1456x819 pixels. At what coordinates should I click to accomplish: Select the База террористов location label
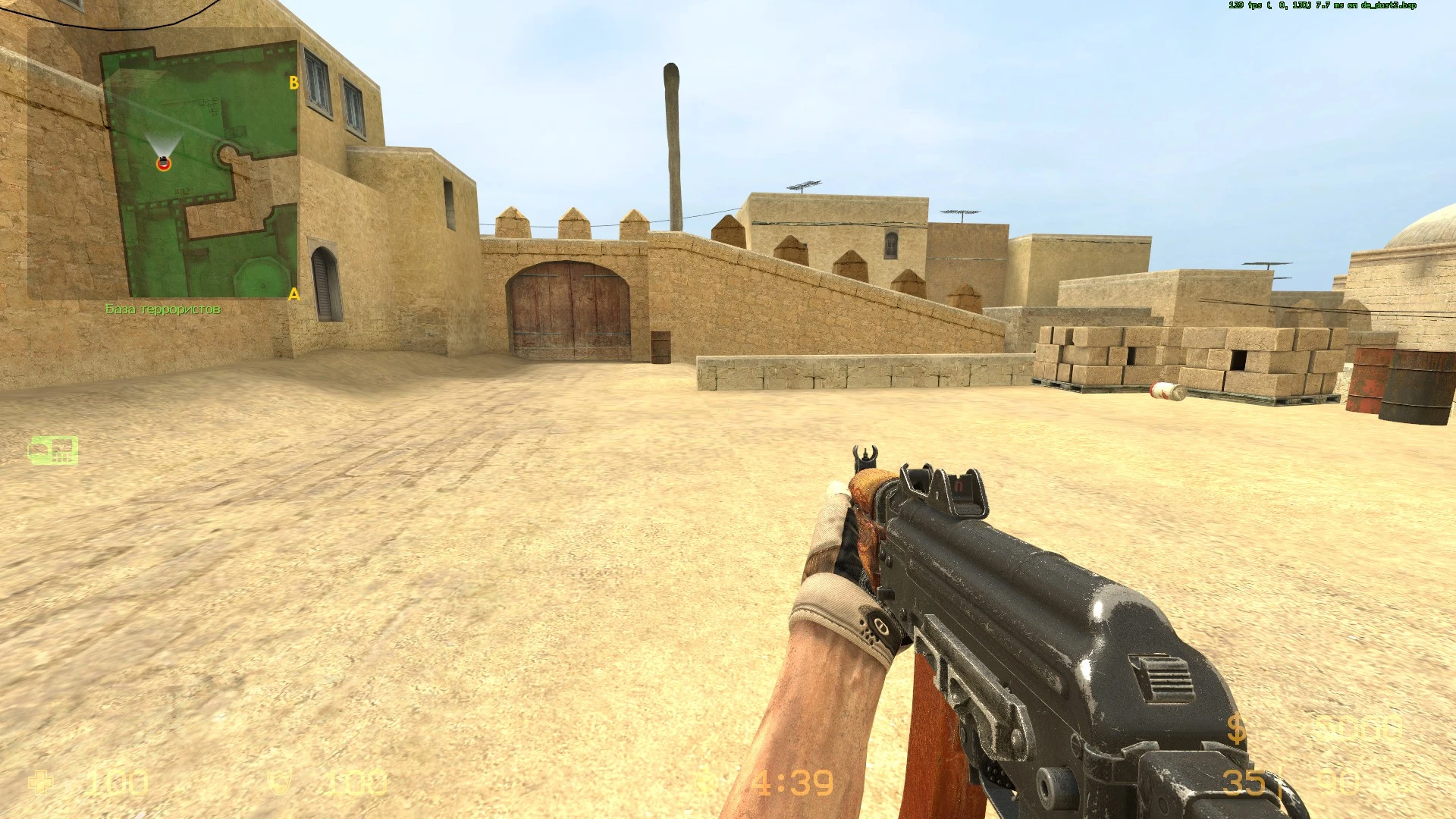(x=163, y=309)
